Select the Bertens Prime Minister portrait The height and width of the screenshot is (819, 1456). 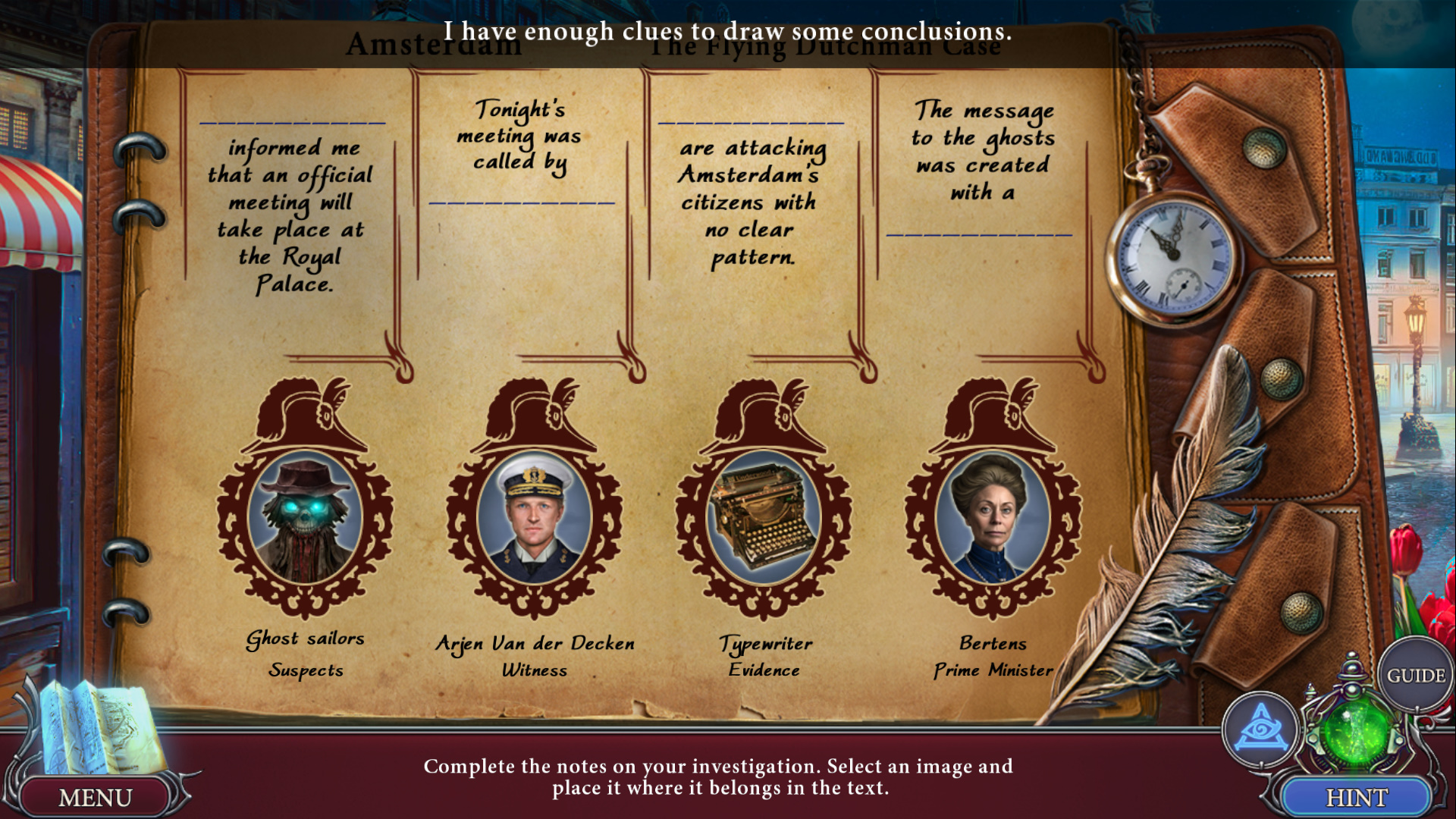coord(993,517)
